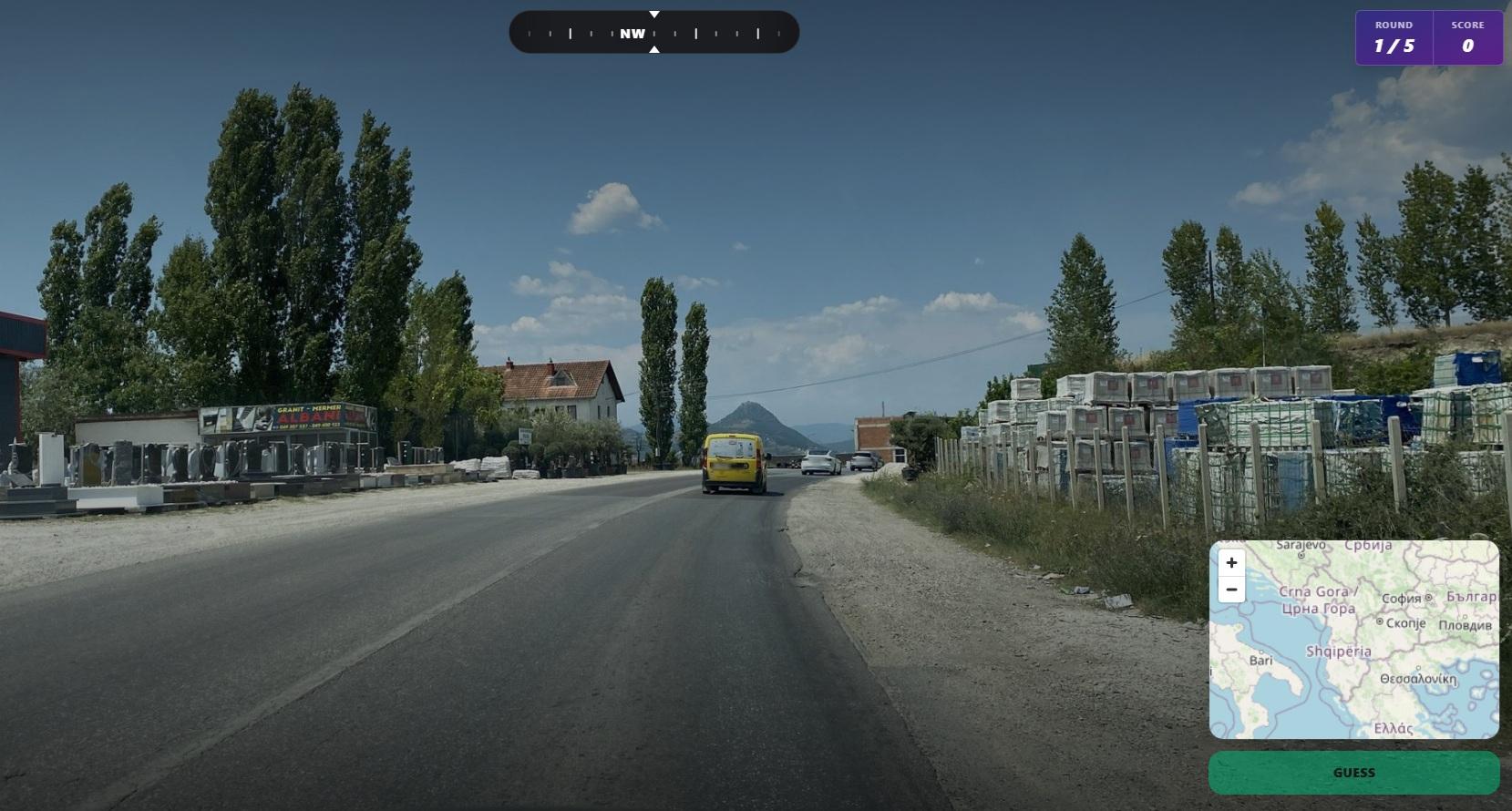
Task: Click the map zoom in plus icon
Action: click(x=1231, y=563)
